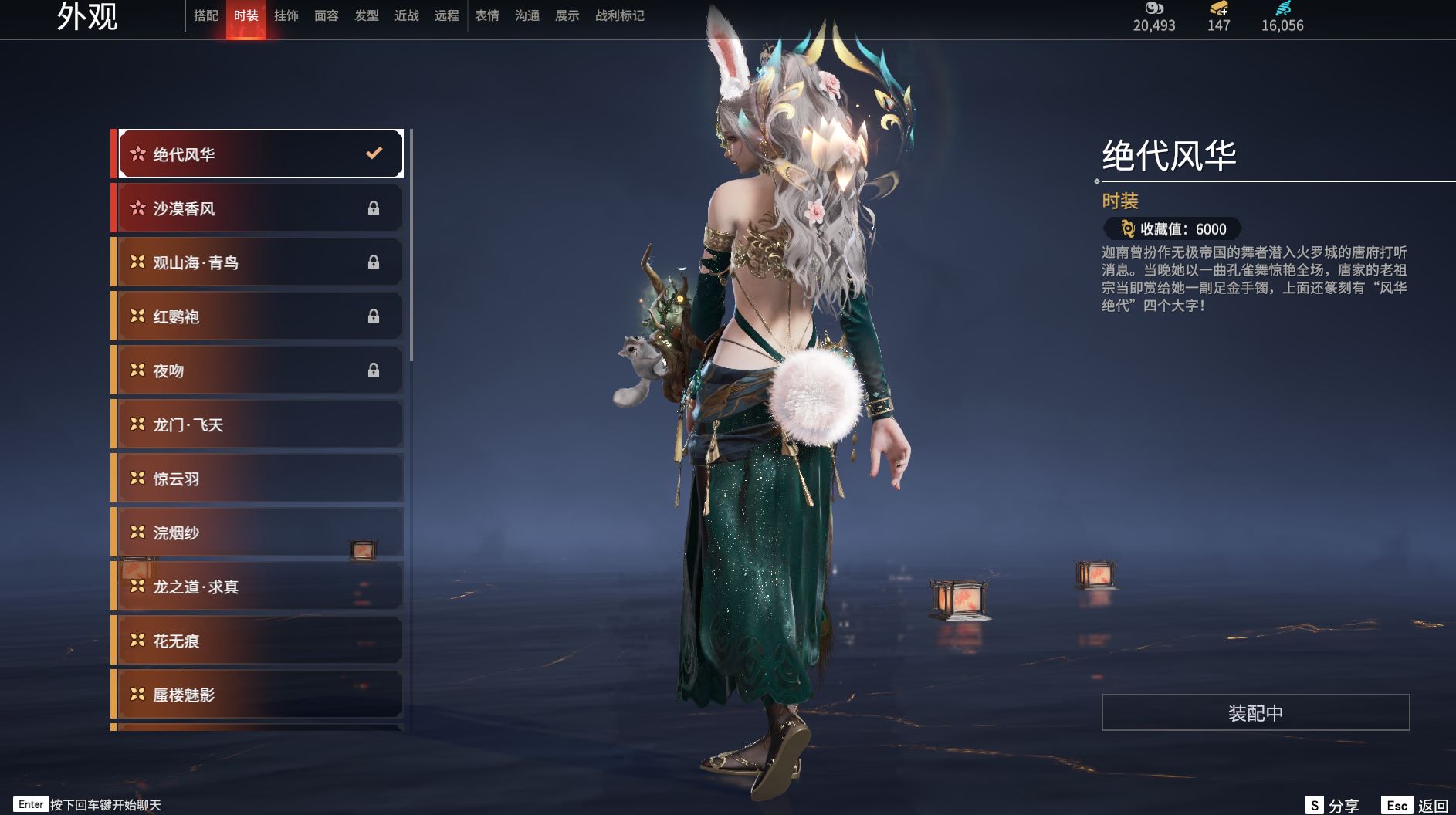Open the 战利标记 tab
Viewport: 1456px width, 815px height.
[x=620, y=15]
